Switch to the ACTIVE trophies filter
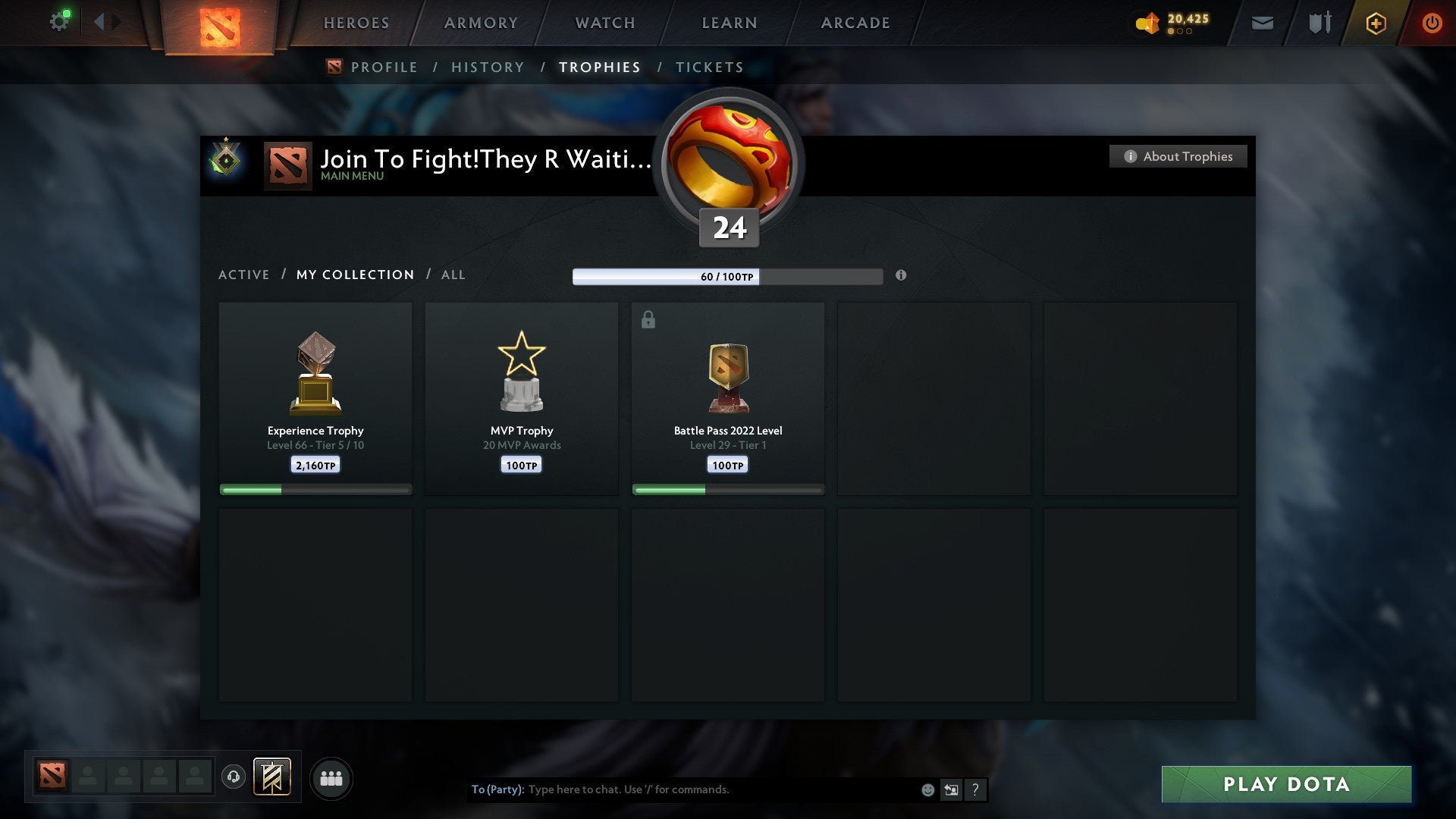 pos(244,275)
